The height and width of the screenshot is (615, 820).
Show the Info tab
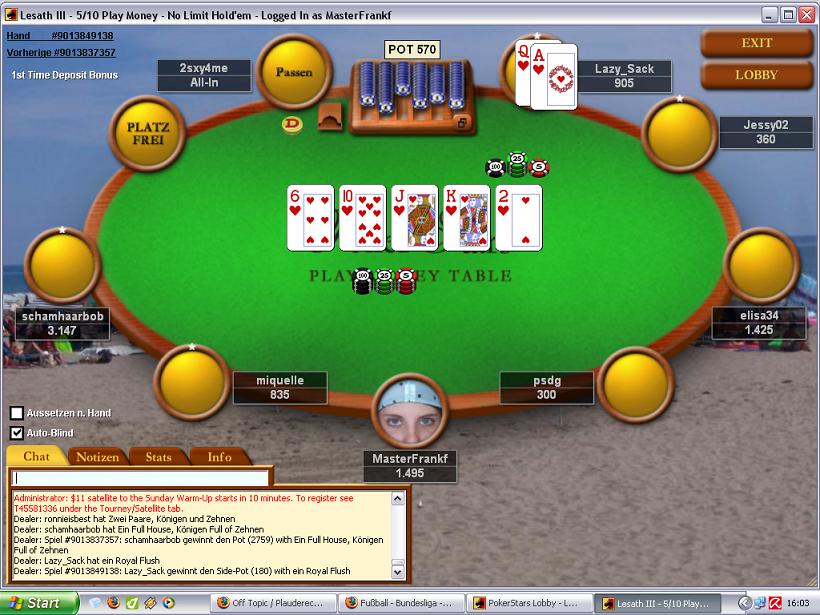coord(219,457)
